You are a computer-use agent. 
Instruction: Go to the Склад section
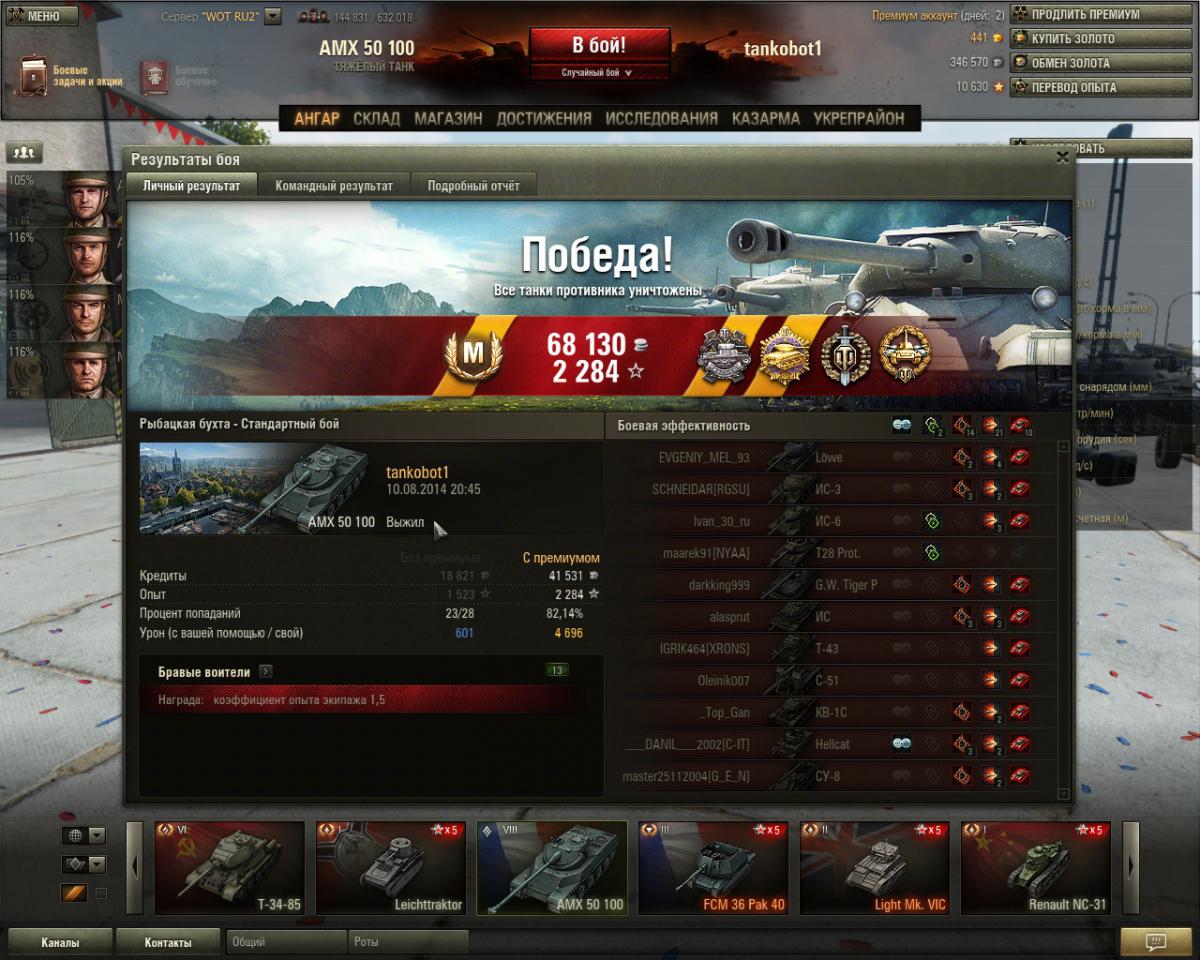coord(376,119)
